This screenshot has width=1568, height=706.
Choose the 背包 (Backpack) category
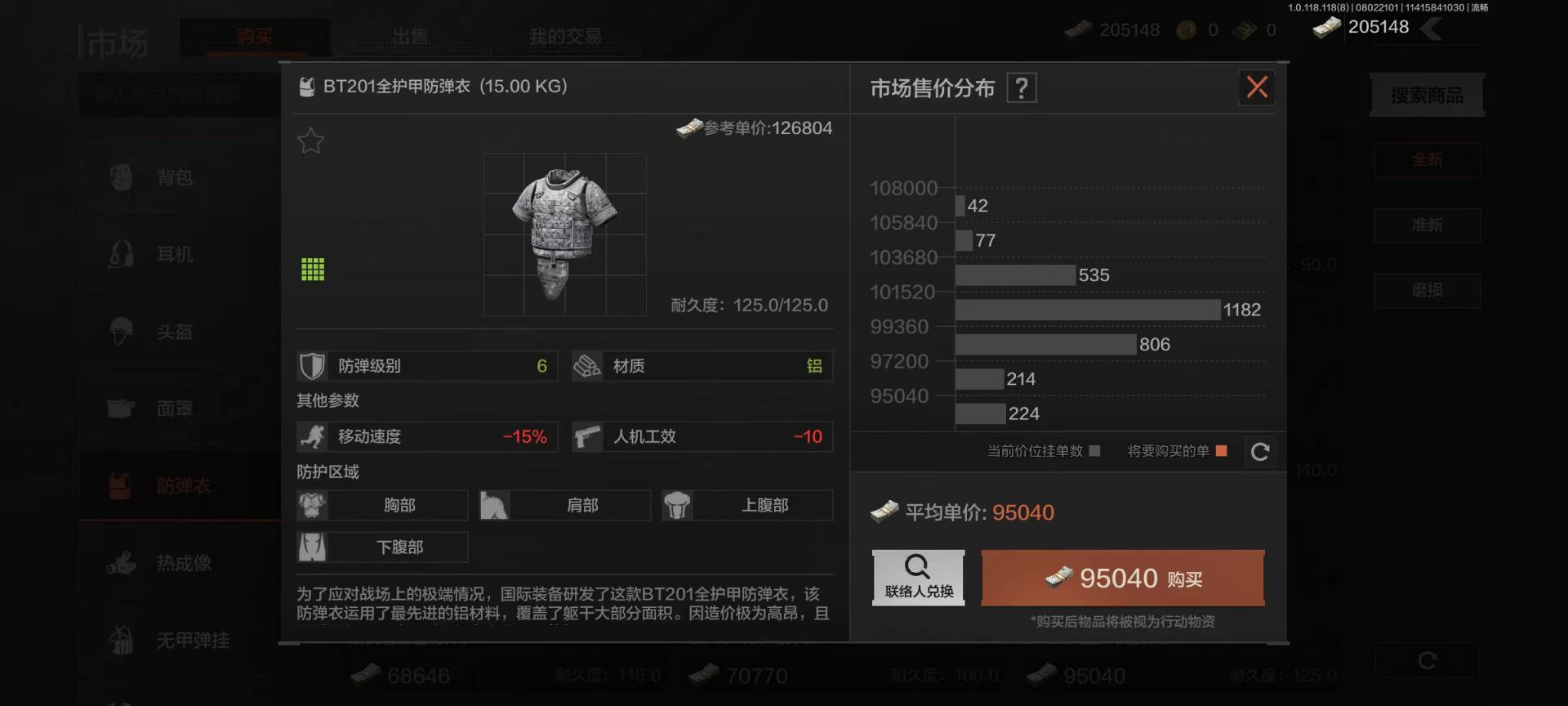175,177
